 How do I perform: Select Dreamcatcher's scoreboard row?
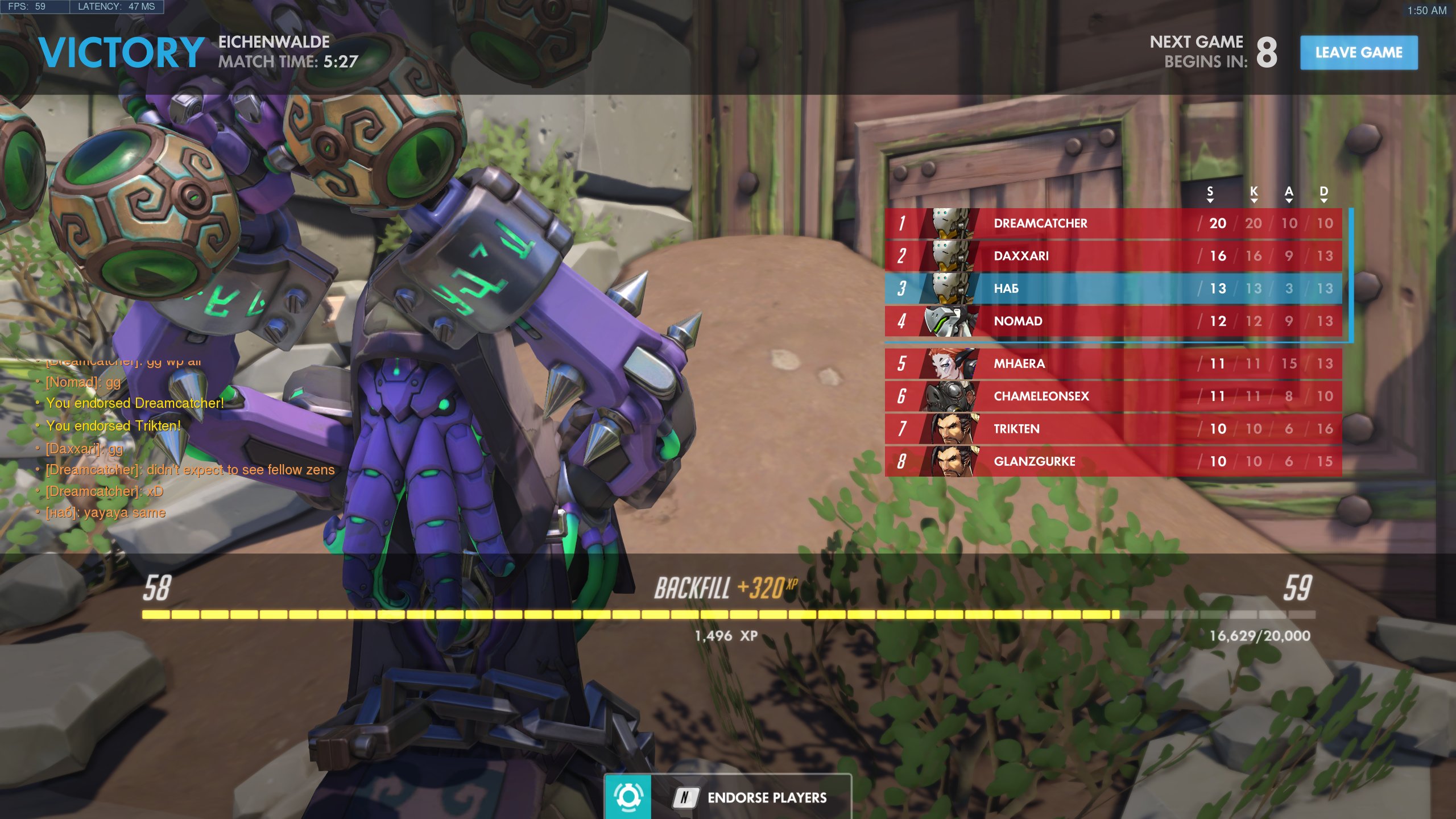pyautogui.click(x=1112, y=224)
